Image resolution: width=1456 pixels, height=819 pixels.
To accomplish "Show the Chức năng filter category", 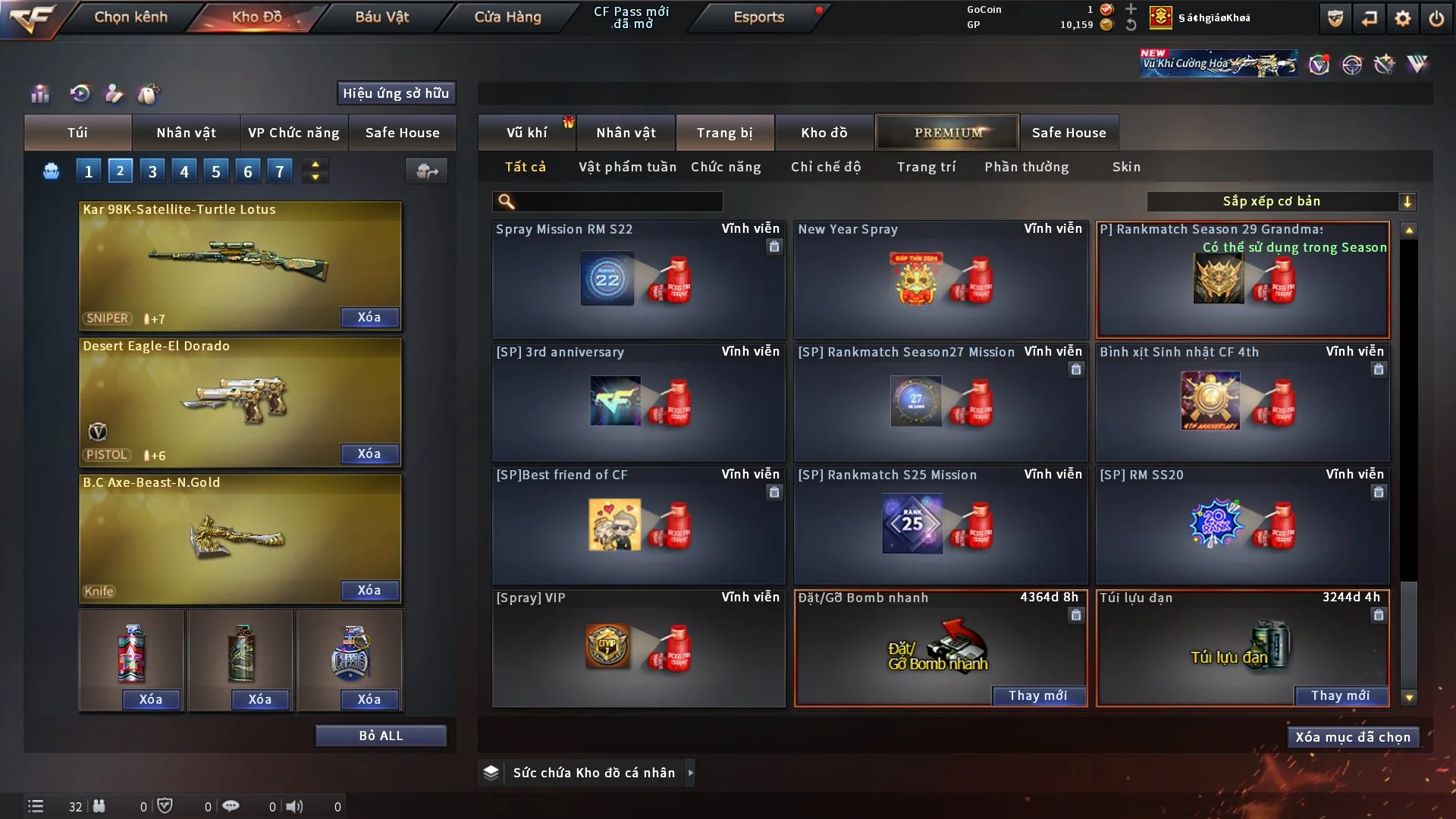I will [x=725, y=167].
